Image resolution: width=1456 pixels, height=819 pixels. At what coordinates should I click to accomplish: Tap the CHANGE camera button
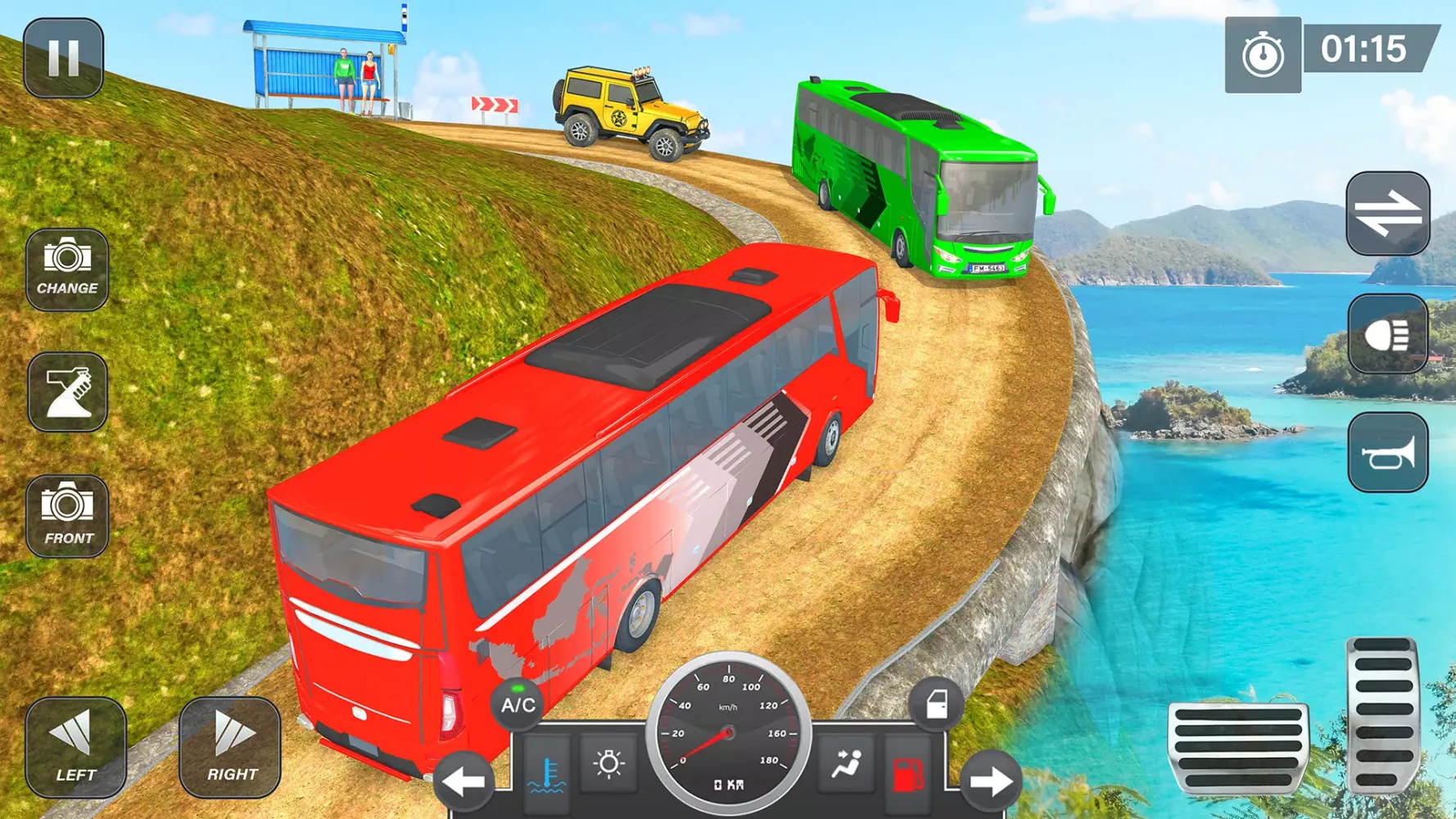click(67, 269)
